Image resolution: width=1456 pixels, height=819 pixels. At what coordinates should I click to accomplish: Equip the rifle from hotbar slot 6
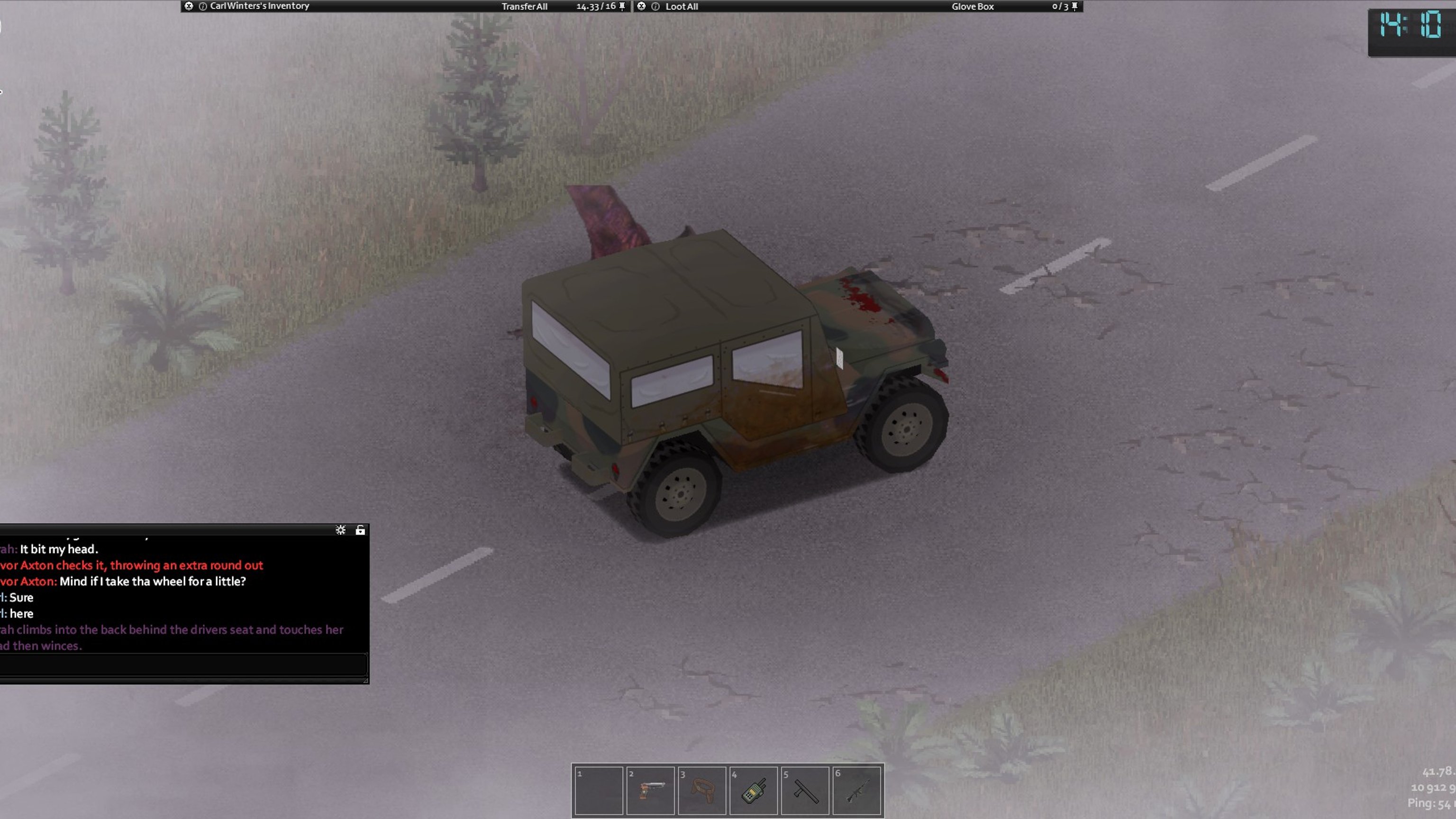pyautogui.click(x=856, y=791)
